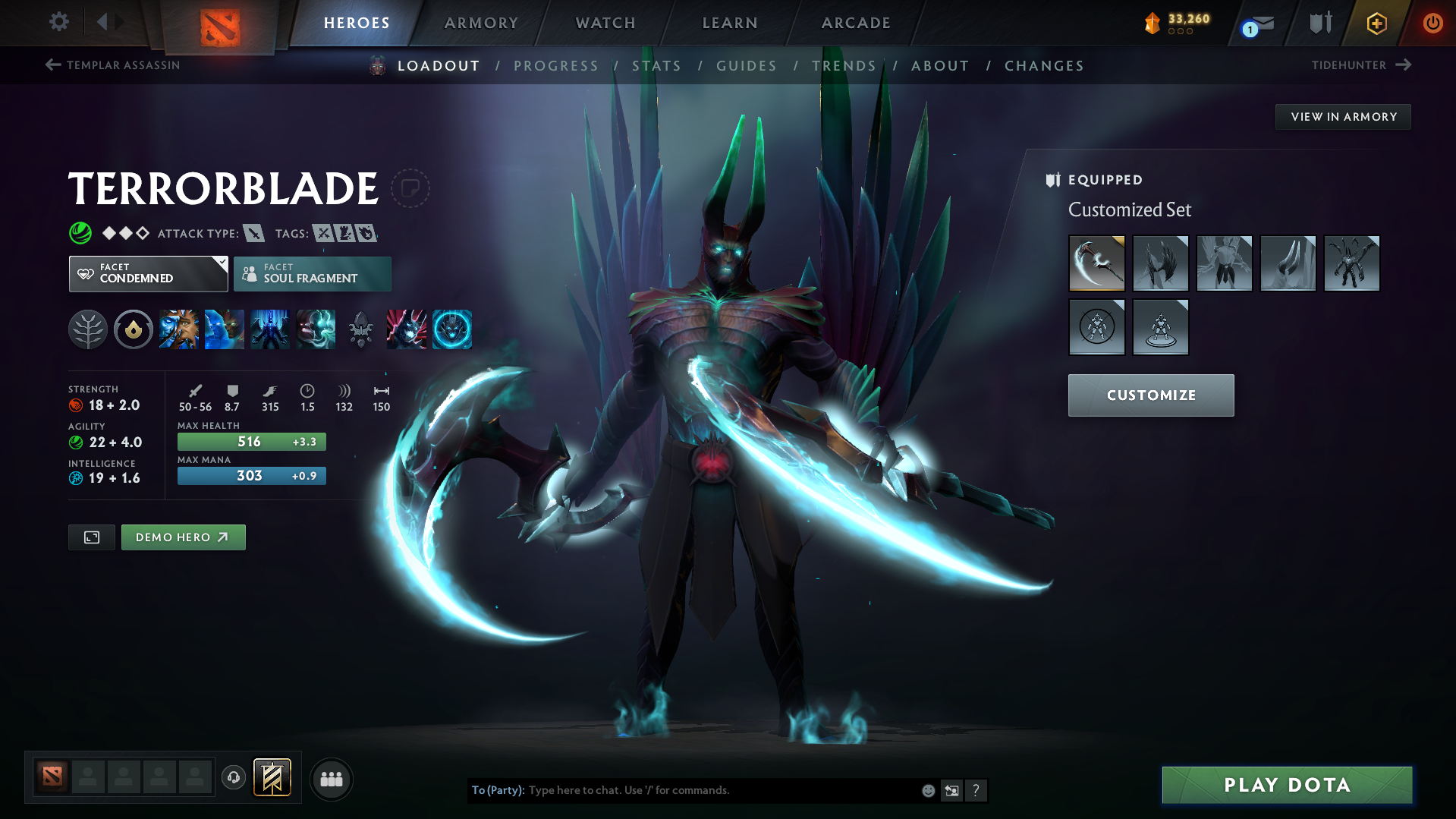
Task: Open the ARMORY menu tab
Action: click(481, 23)
